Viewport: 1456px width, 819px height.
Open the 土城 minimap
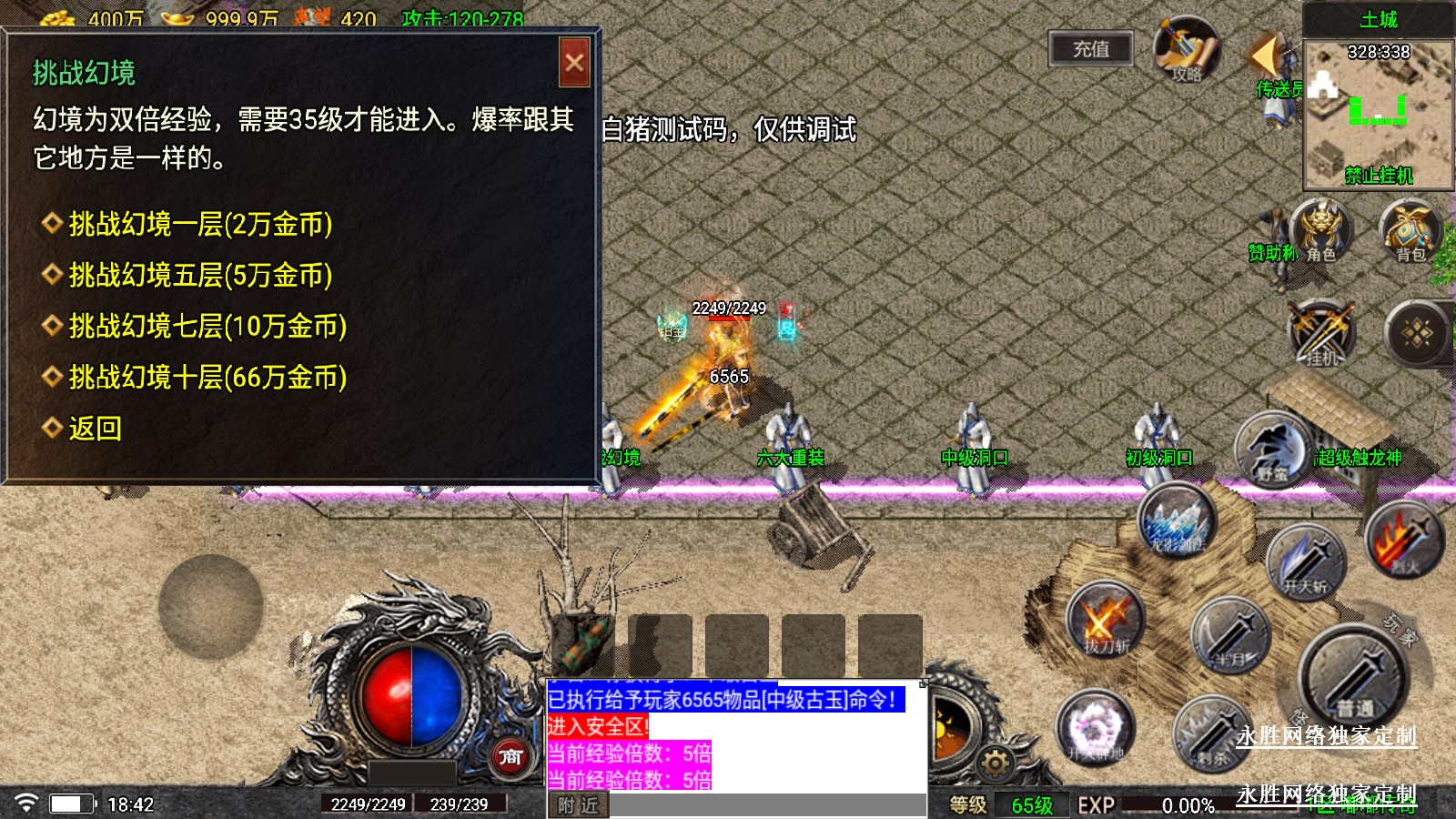(x=1379, y=114)
